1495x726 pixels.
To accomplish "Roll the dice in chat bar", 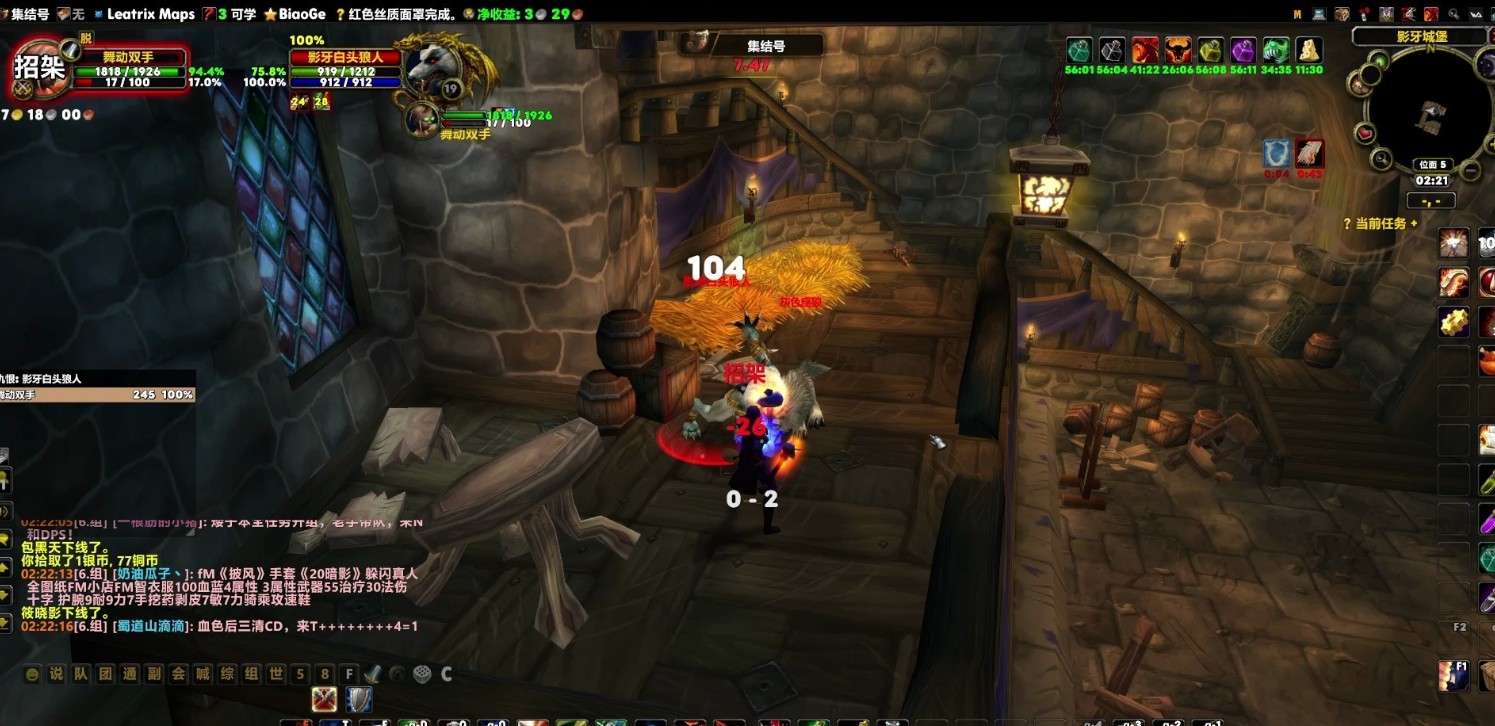I will click(x=422, y=674).
